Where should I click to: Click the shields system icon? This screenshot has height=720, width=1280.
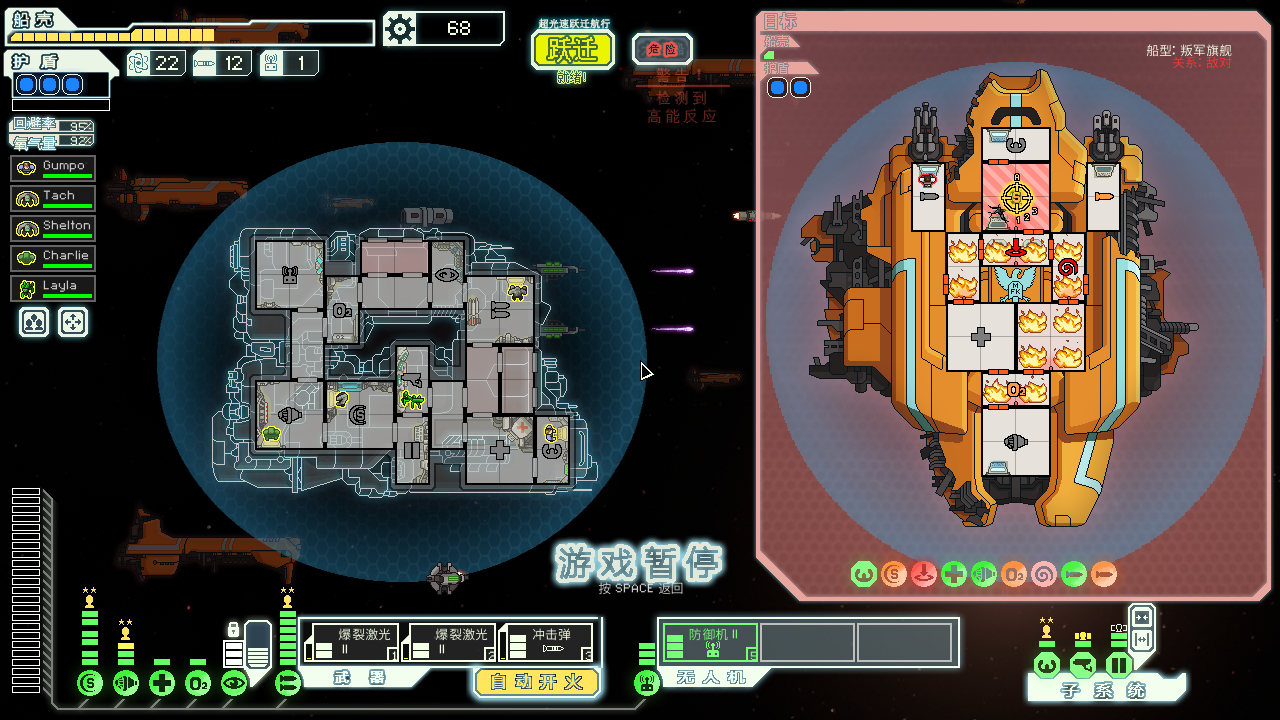point(90,684)
